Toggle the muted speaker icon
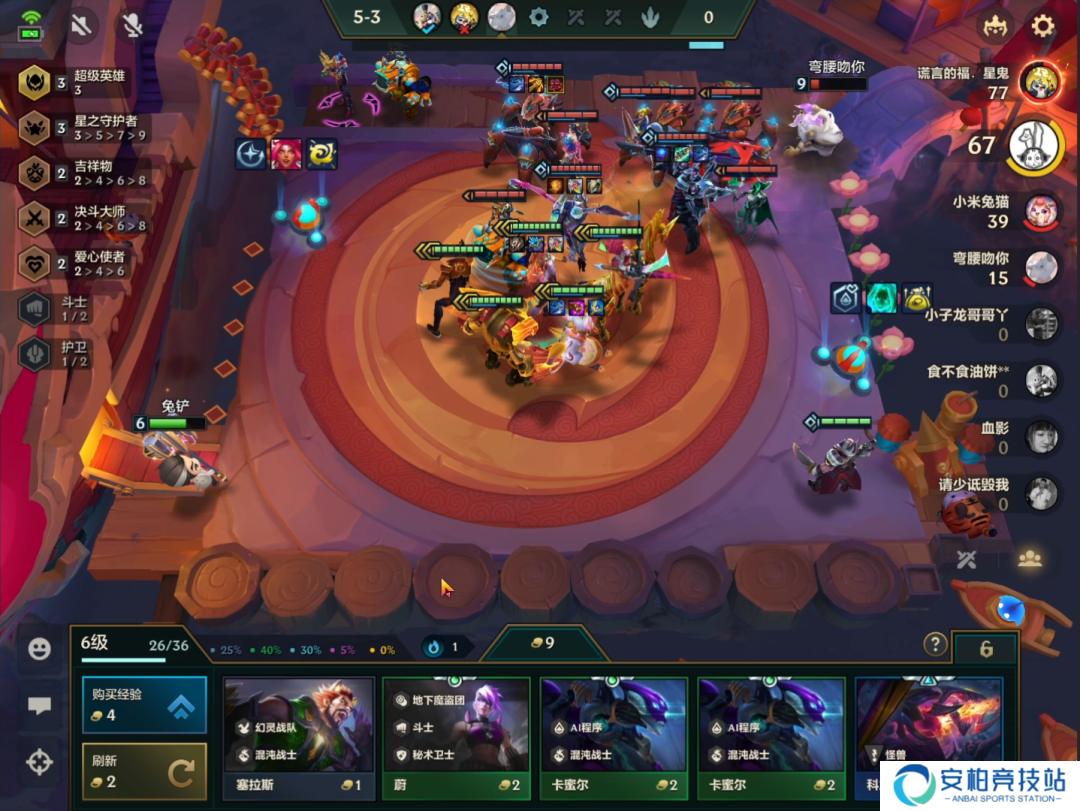The image size is (1080, 811). pyautogui.click(x=81, y=26)
